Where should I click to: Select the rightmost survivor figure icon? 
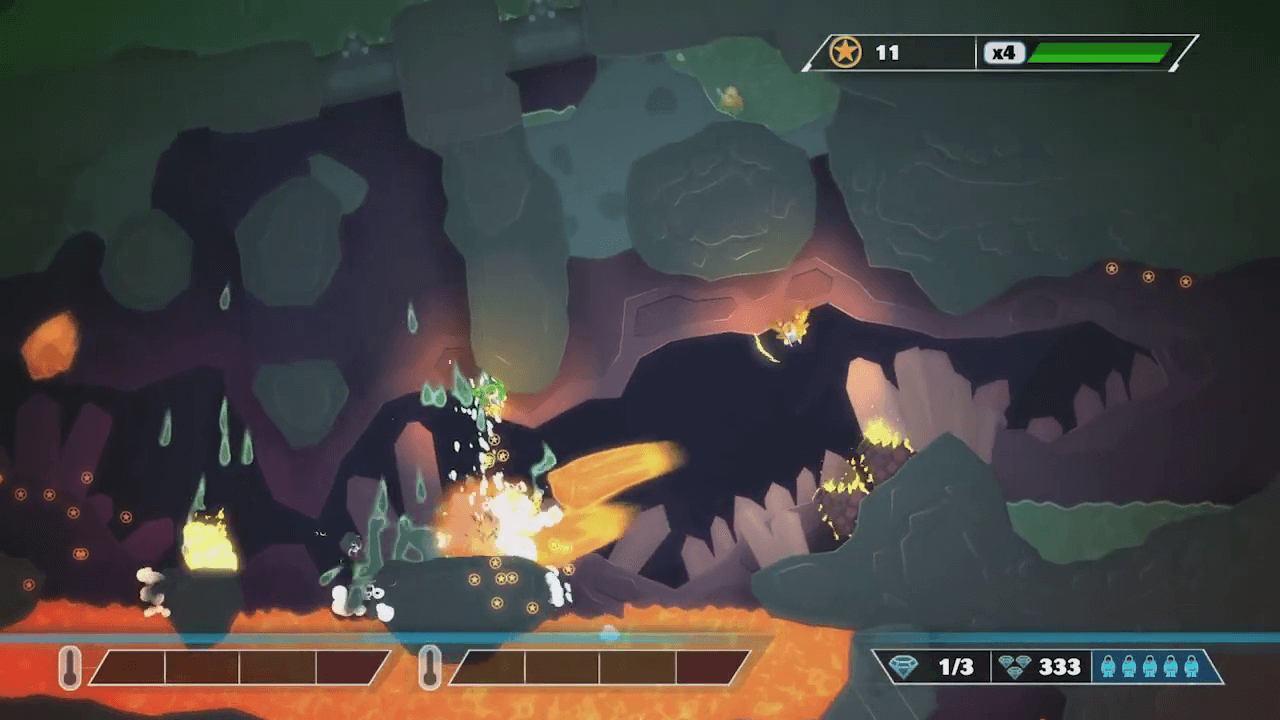coord(1191,667)
